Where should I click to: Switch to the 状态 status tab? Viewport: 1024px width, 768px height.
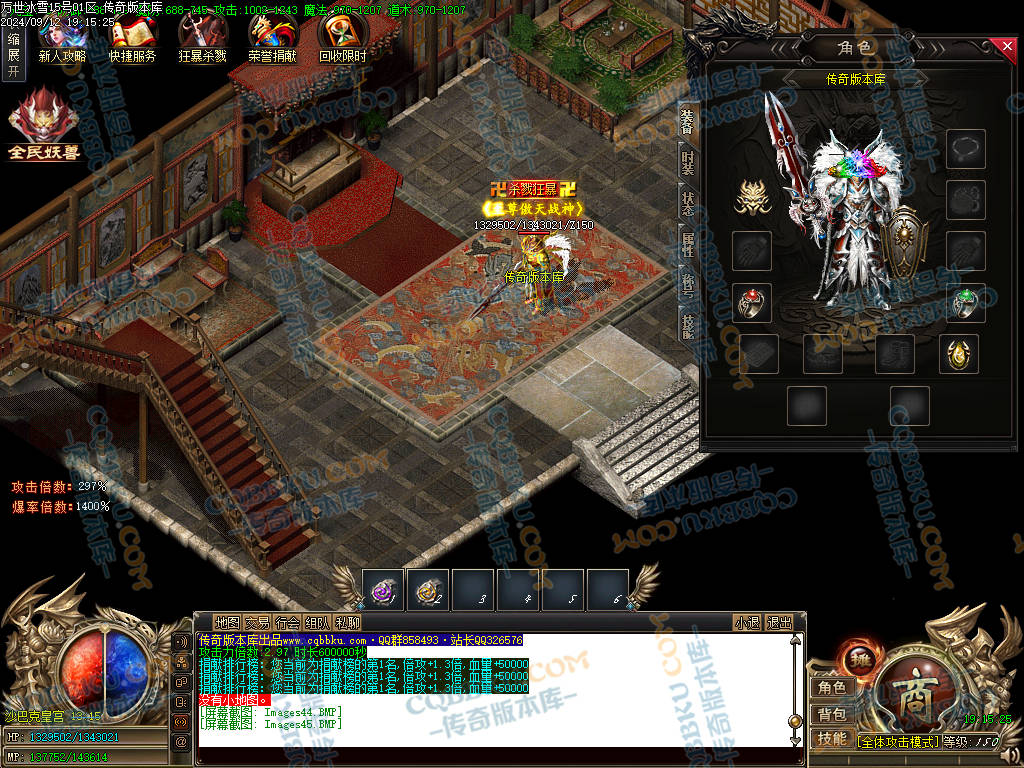pyautogui.click(x=688, y=203)
